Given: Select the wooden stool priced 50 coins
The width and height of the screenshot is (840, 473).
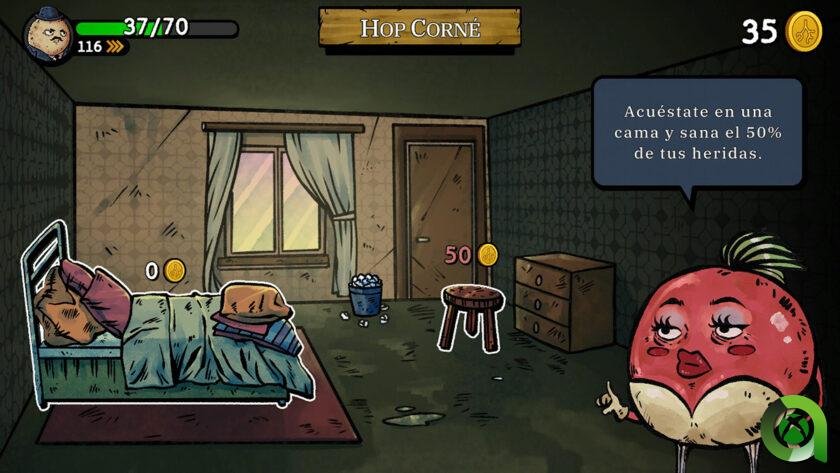Looking at the screenshot, I should 471,312.
